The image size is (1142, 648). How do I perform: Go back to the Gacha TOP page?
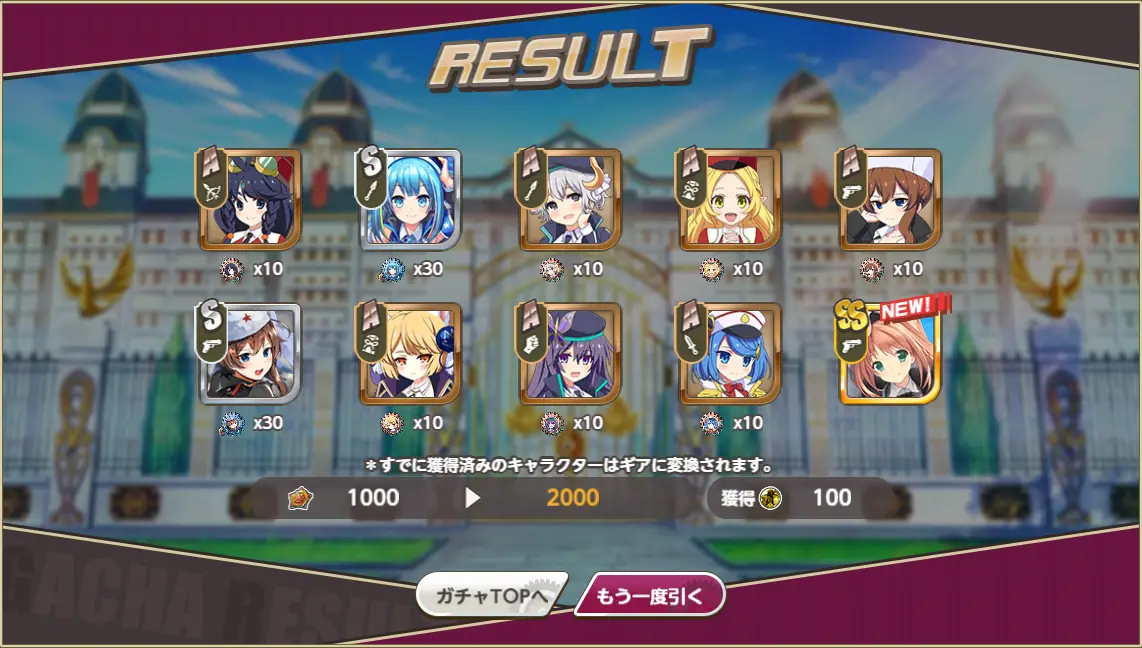tap(492, 597)
